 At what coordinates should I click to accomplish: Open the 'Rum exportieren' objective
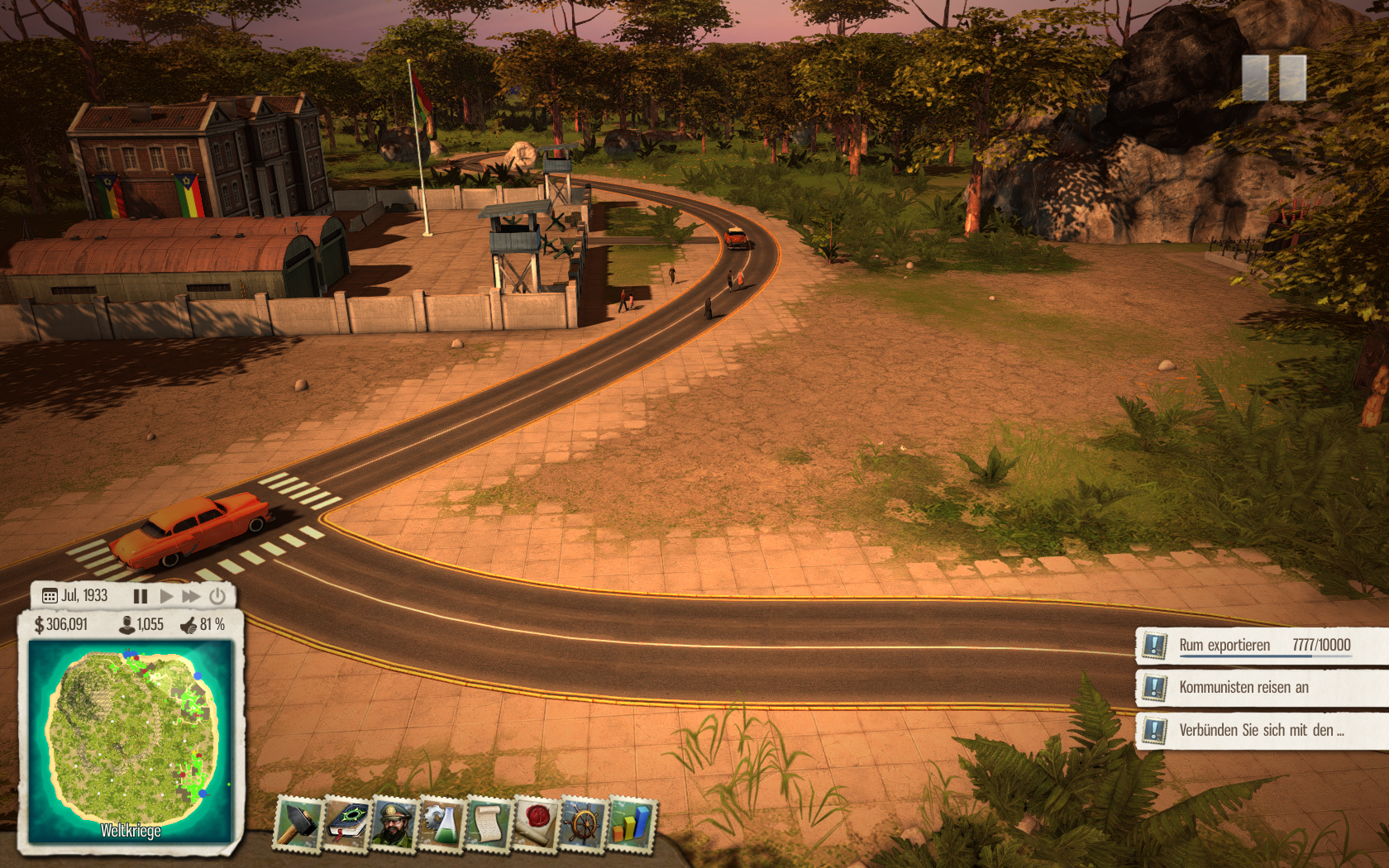(1263, 646)
